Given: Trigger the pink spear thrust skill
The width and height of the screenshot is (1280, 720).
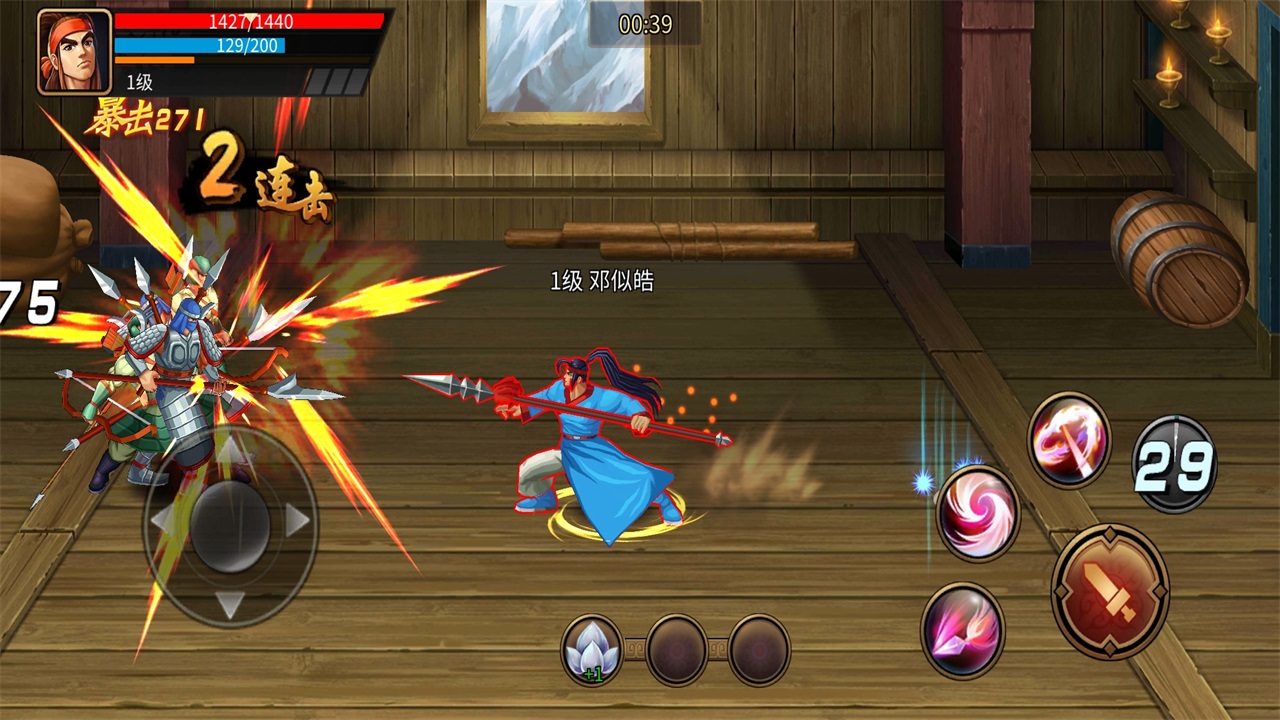Looking at the screenshot, I should click(x=962, y=631).
